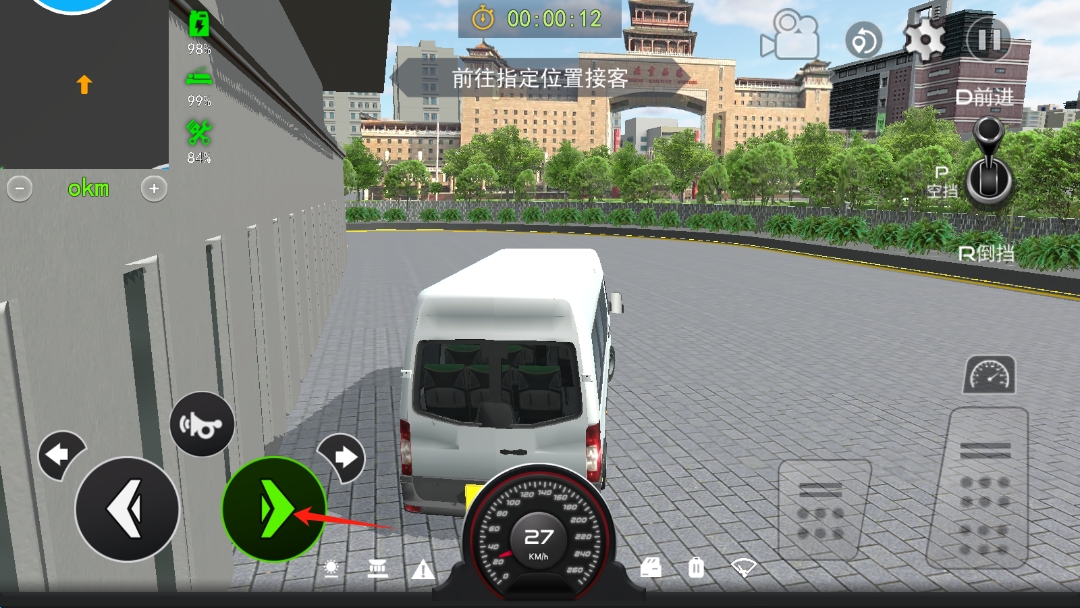This screenshot has height=608, width=1080.
Task: Toggle the windshield wiper icon
Action: click(x=743, y=568)
